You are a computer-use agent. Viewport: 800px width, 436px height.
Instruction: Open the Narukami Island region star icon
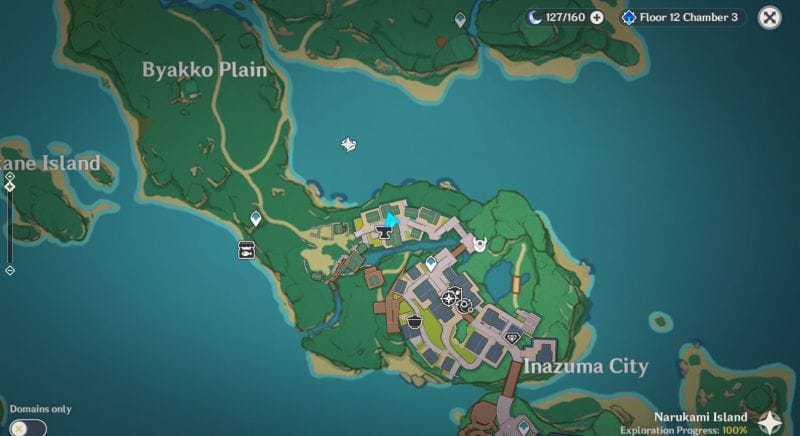[x=770, y=422]
